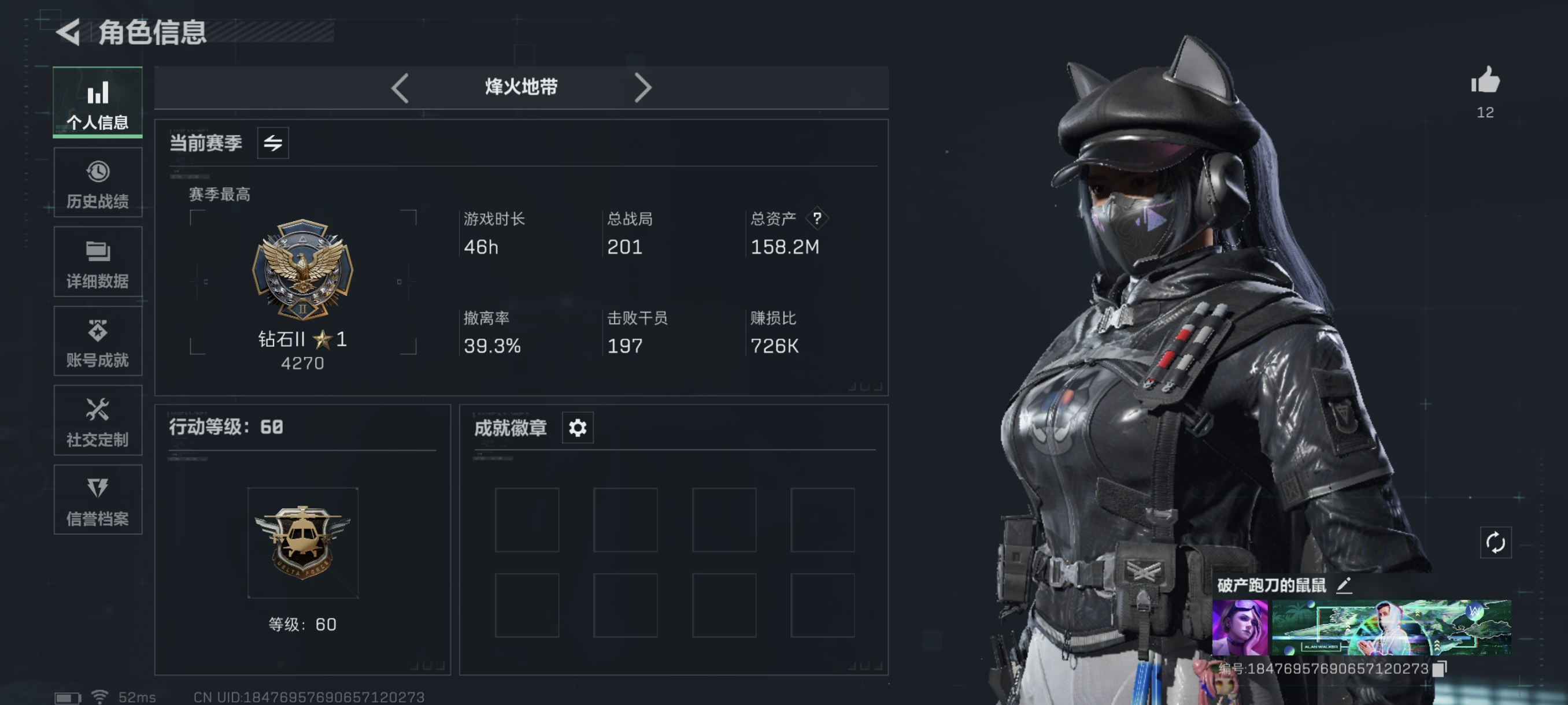1568x705 pixels.
Task: View the 行动等级 helicopter badge
Action: tap(302, 543)
